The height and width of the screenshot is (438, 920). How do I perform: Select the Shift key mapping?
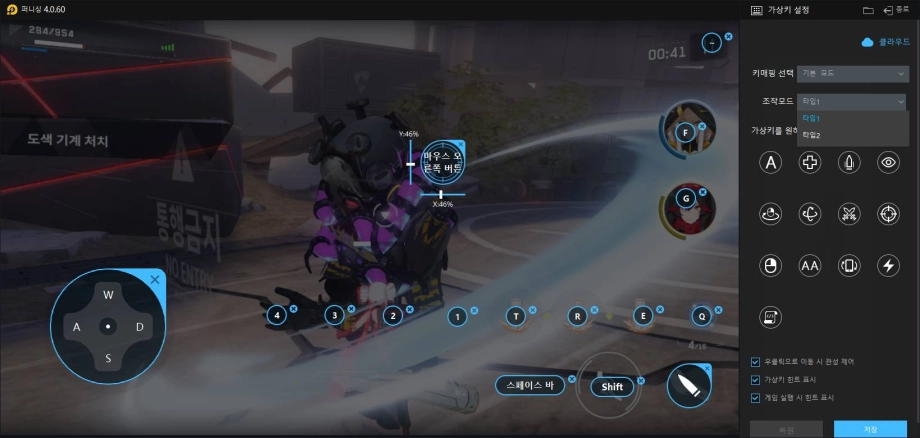[613, 387]
